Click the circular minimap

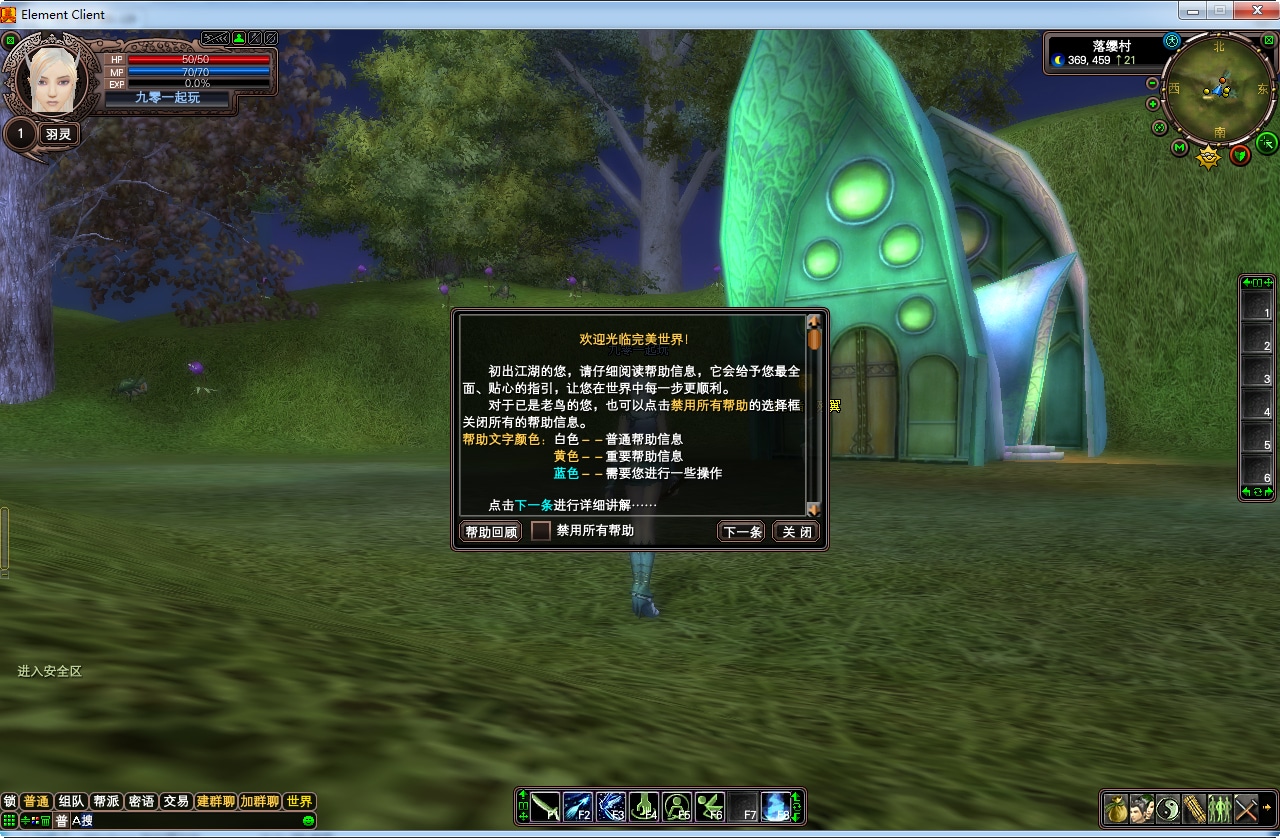(x=1219, y=89)
